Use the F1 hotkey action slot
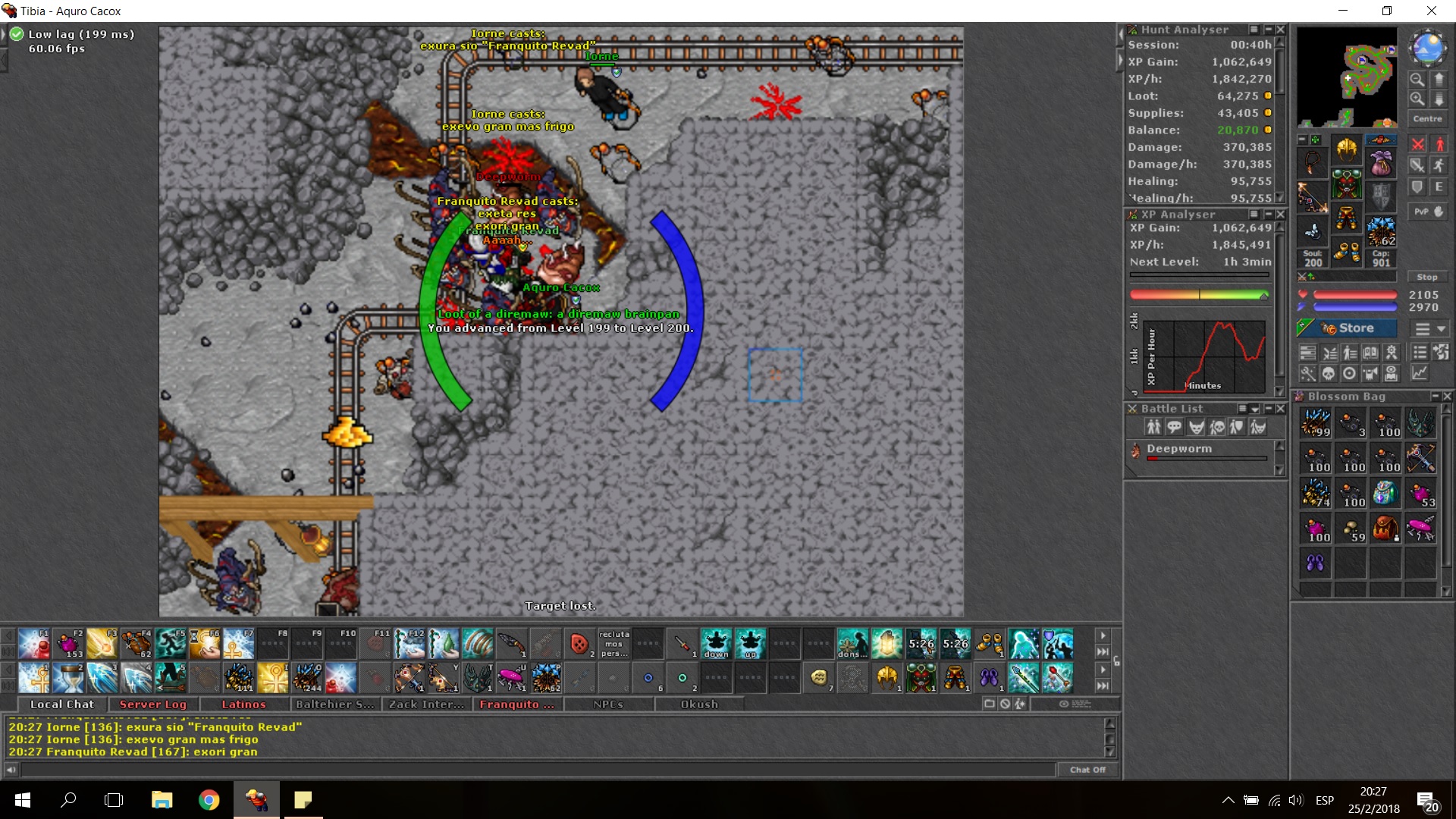This screenshot has height=819, width=1456. click(x=34, y=644)
